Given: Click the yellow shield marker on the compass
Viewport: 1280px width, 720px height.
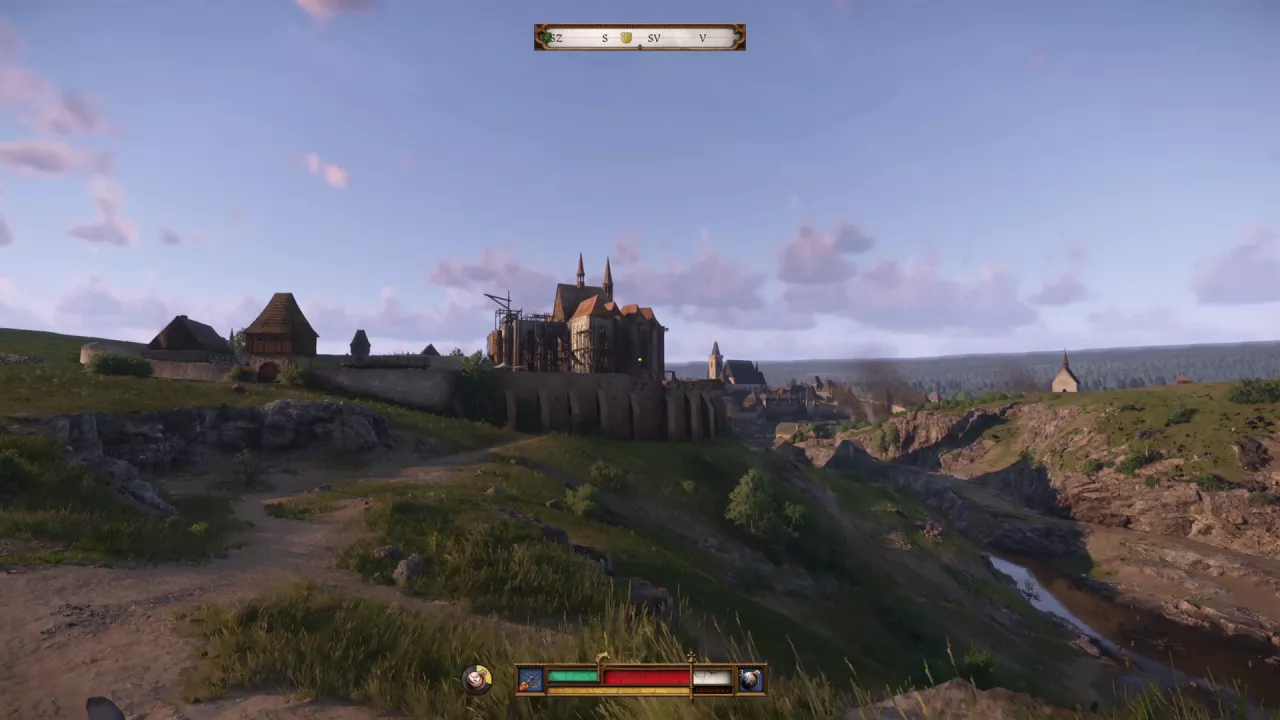Looking at the screenshot, I should click(x=627, y=37).
